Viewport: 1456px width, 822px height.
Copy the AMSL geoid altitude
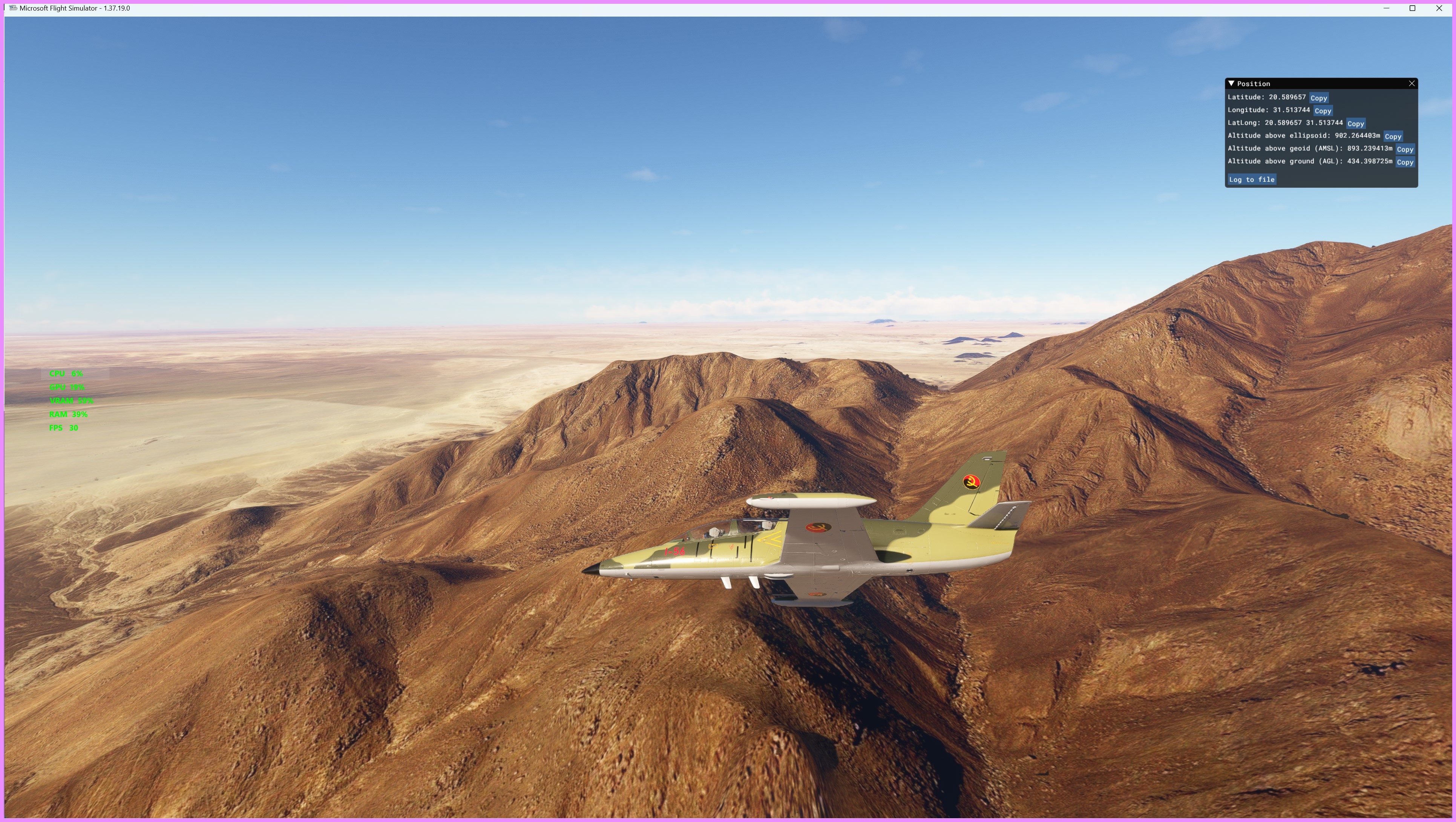click(1405, 149)
